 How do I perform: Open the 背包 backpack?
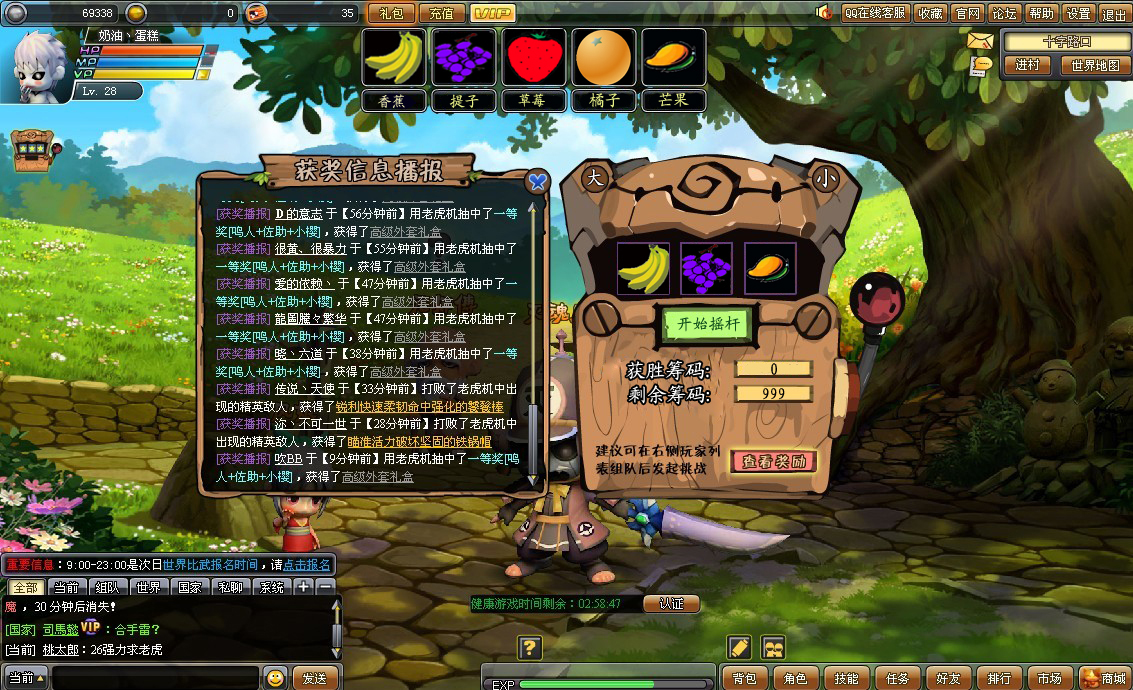point(745,678)
